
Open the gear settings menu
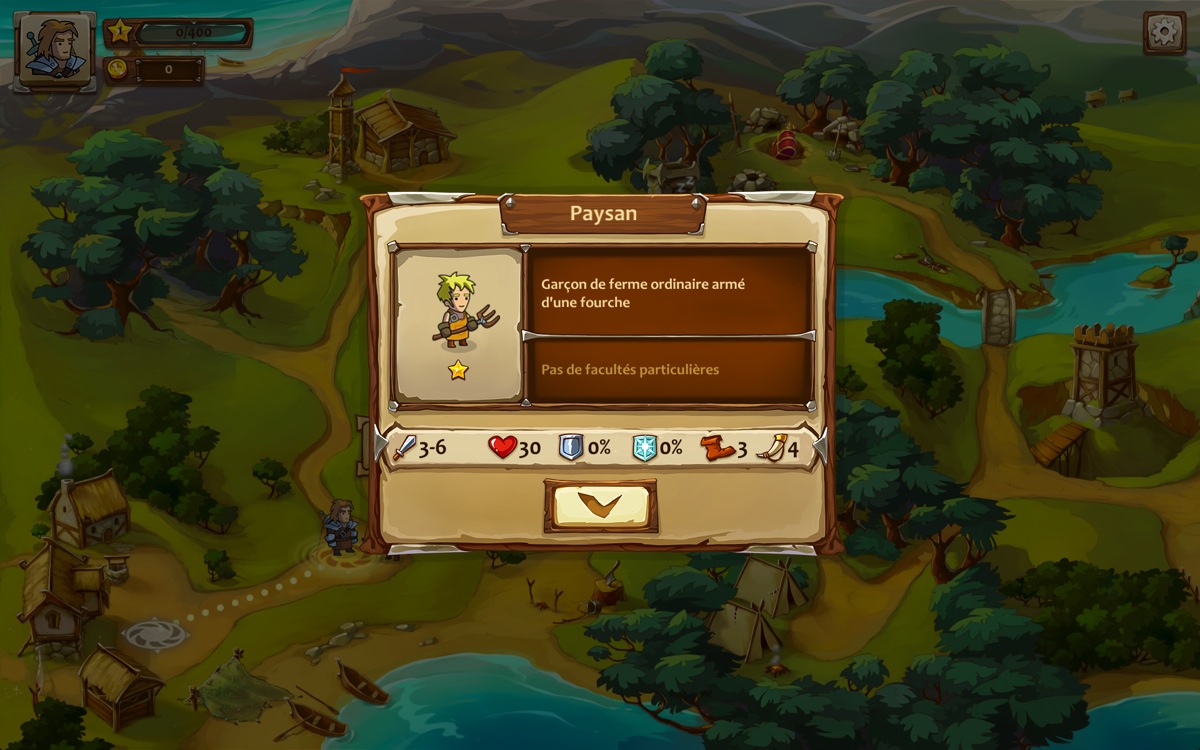point(1165,33)
